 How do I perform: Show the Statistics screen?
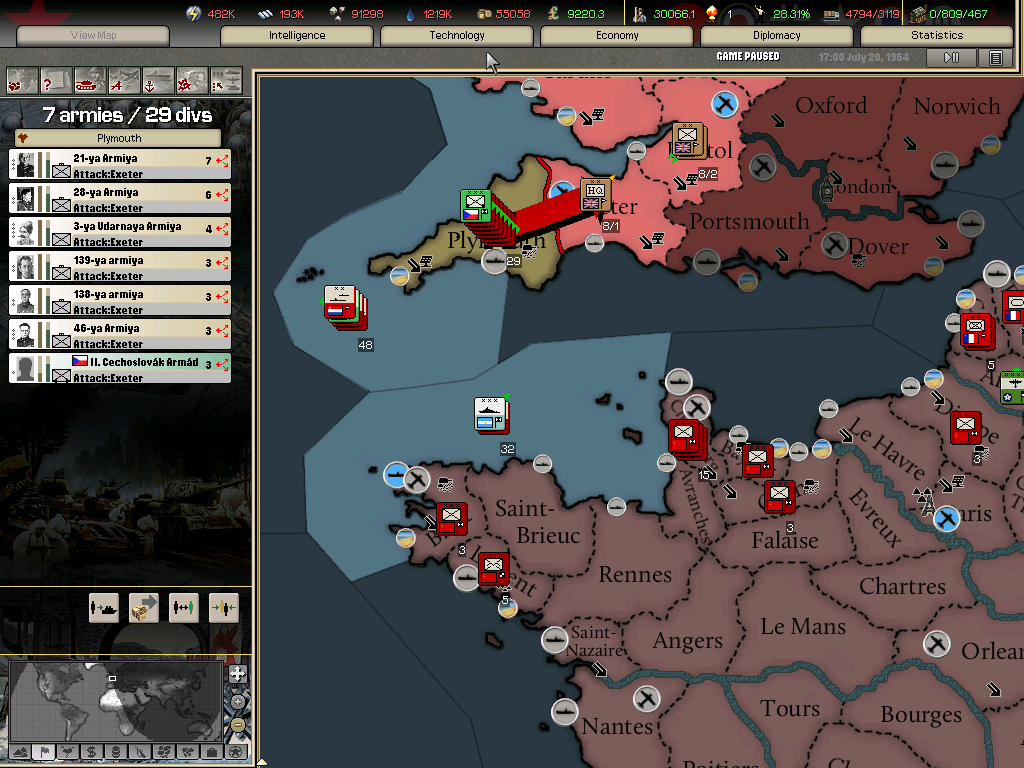(x=937, y=36)
